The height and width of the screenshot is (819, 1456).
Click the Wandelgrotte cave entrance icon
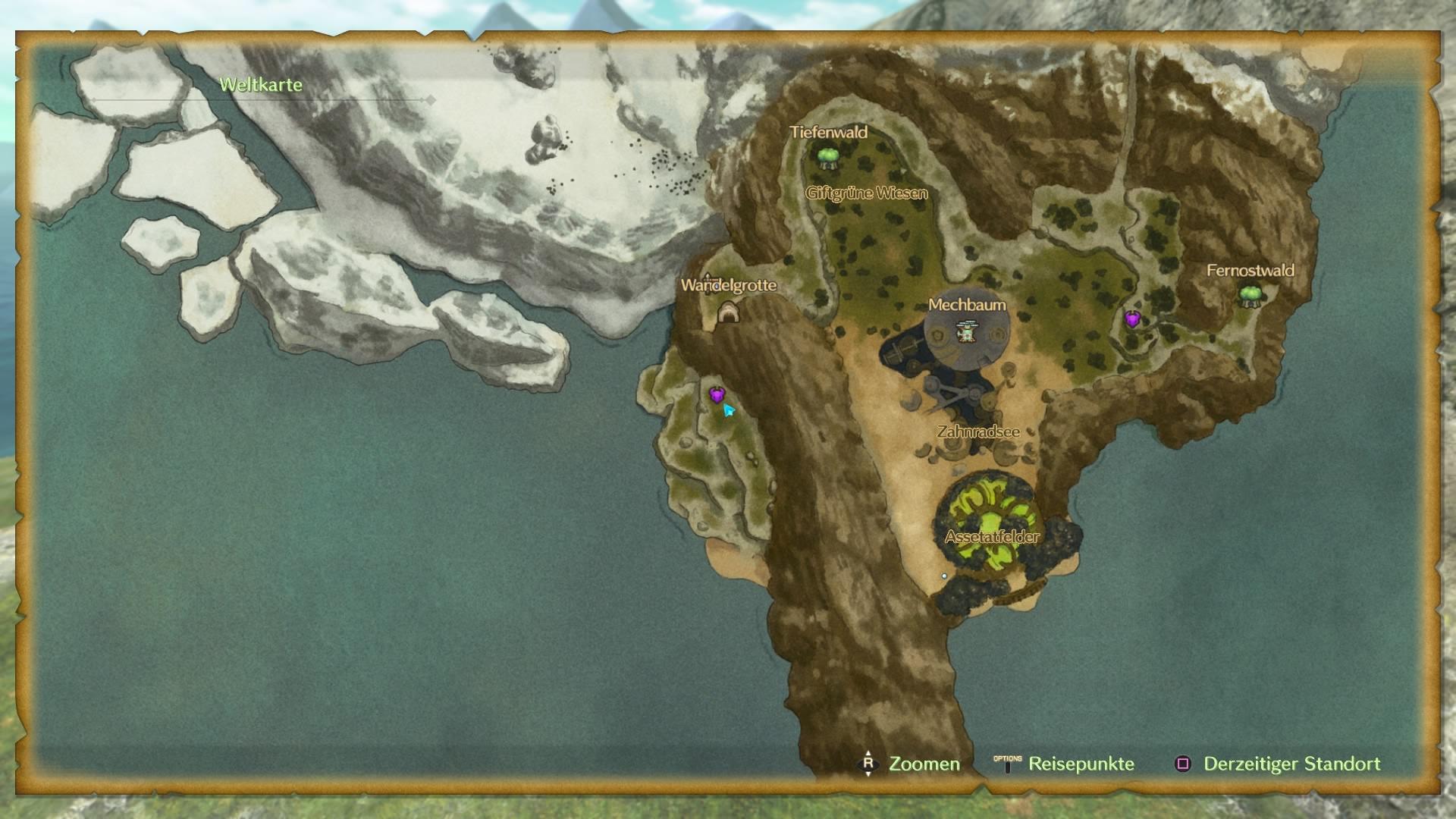coord(728,312)
